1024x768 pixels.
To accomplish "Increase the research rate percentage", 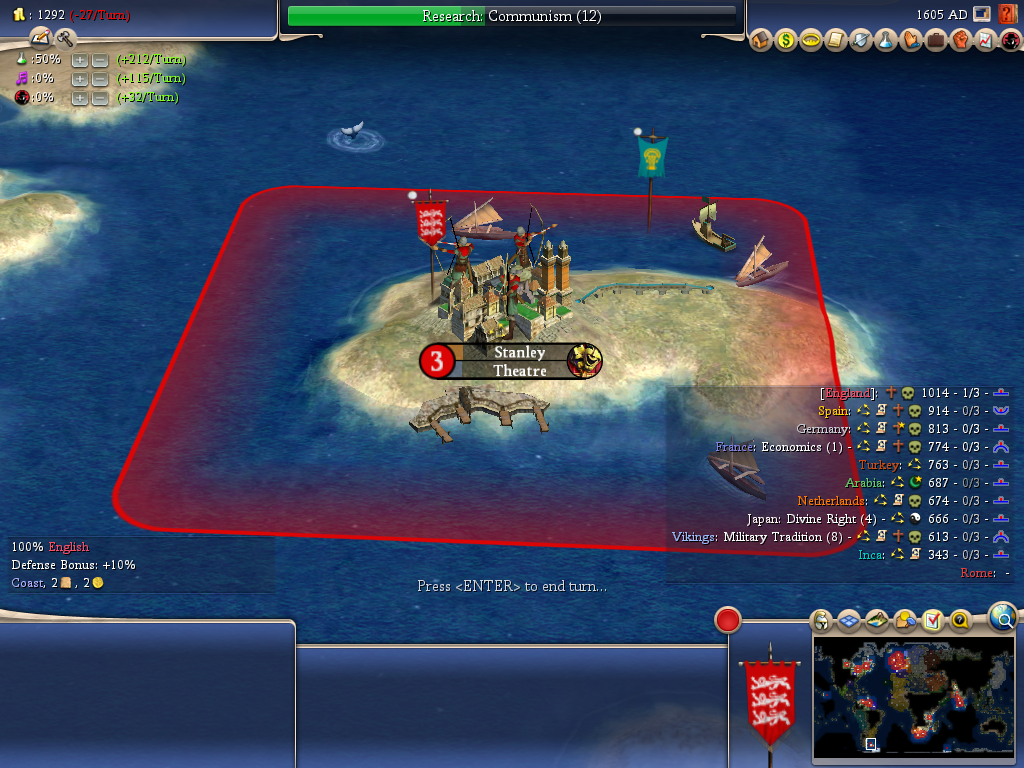I will (80, 60).
